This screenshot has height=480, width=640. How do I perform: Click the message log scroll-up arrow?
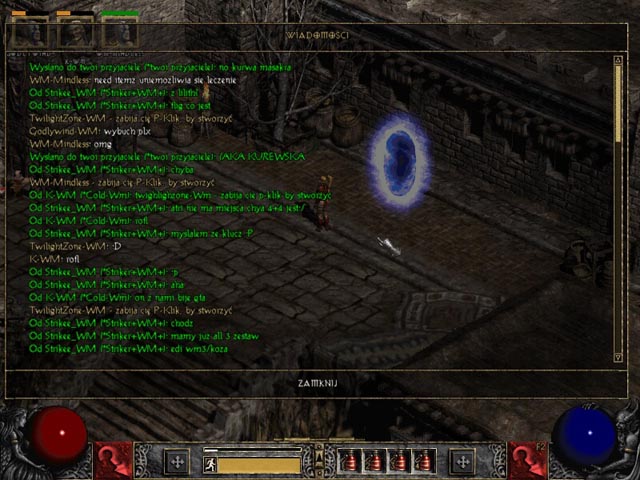click(x=618, y=60)
